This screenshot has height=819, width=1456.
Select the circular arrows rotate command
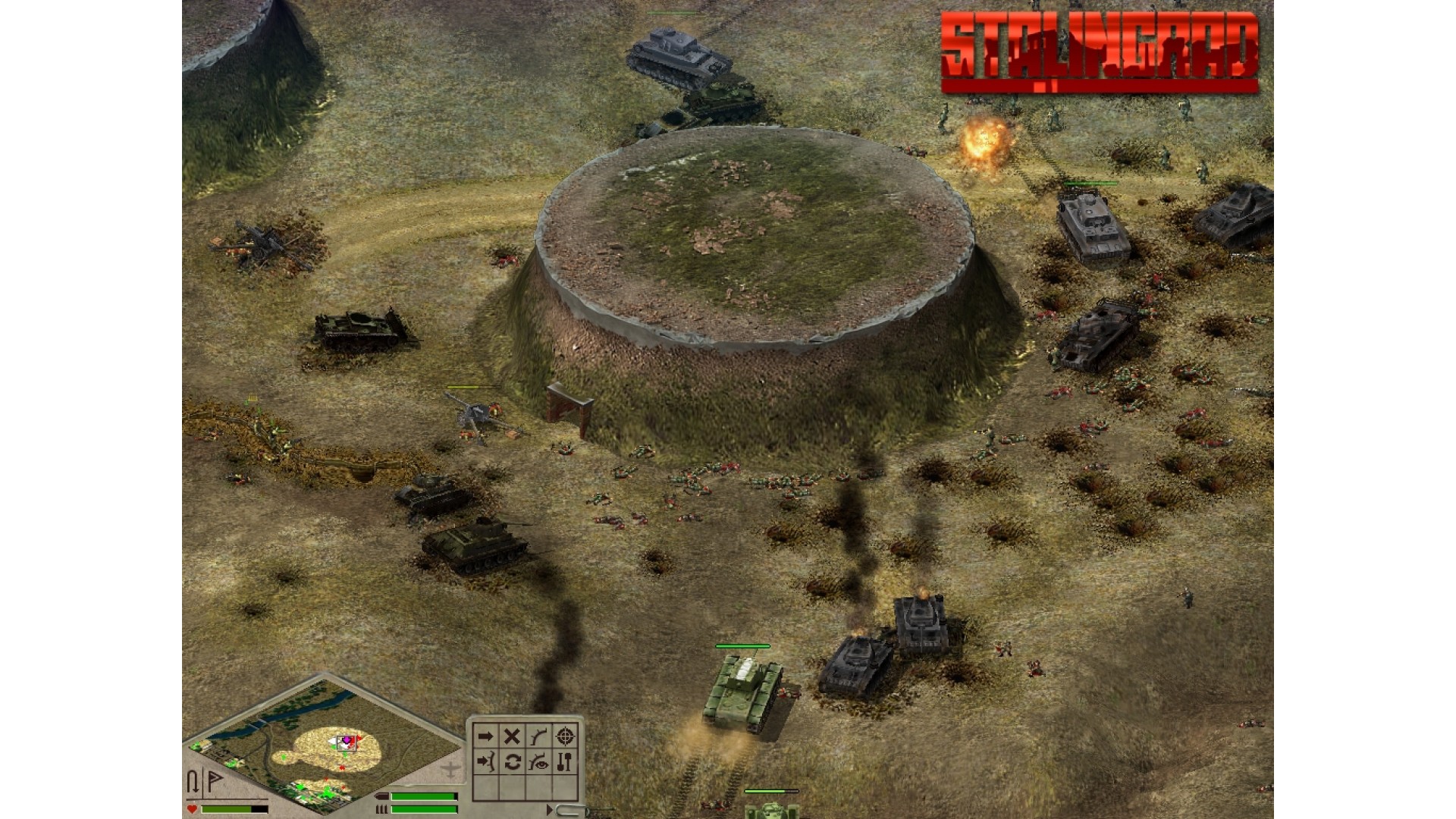tap(512, 762)
